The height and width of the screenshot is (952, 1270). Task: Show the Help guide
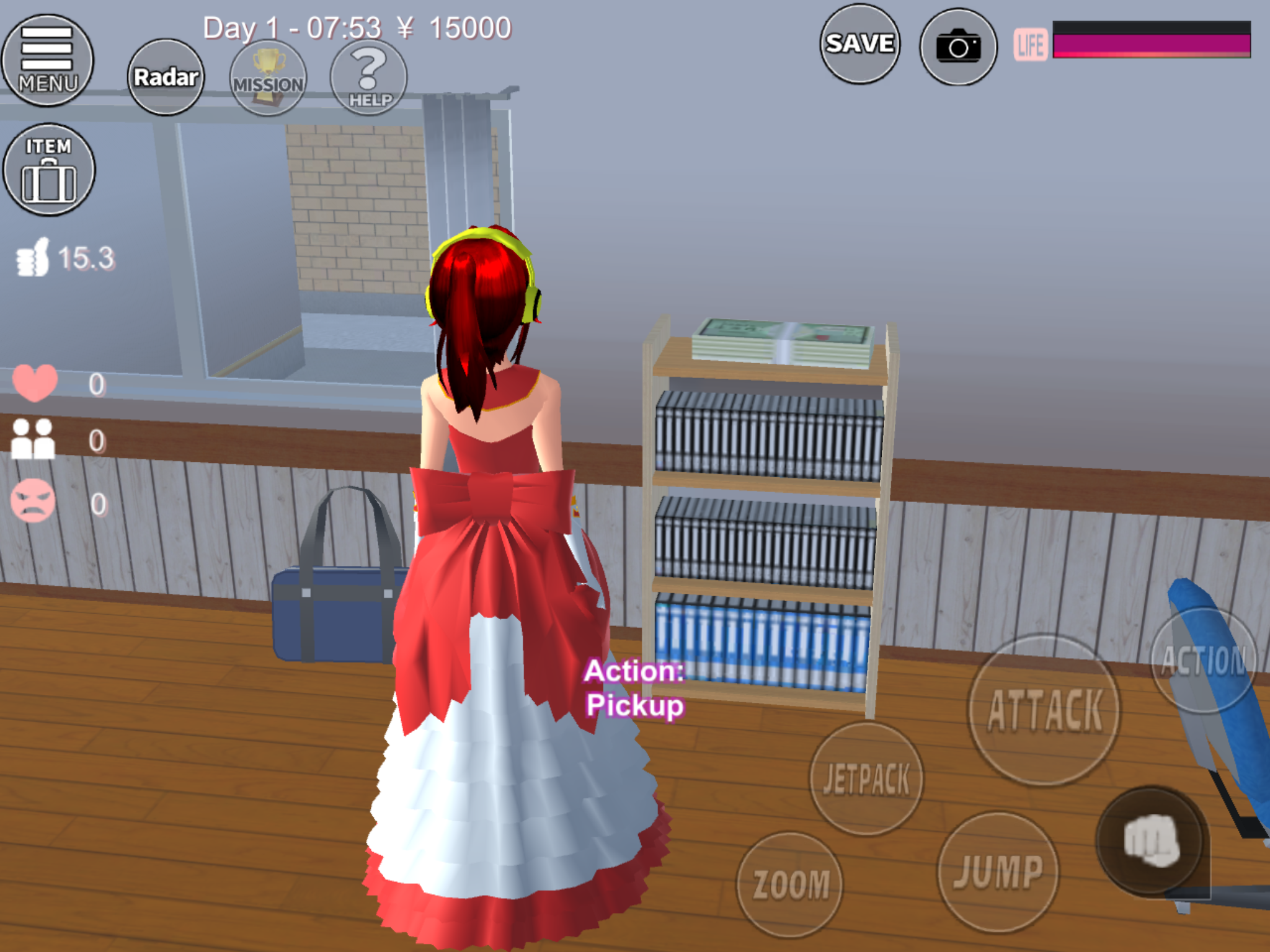pos(369,77)
